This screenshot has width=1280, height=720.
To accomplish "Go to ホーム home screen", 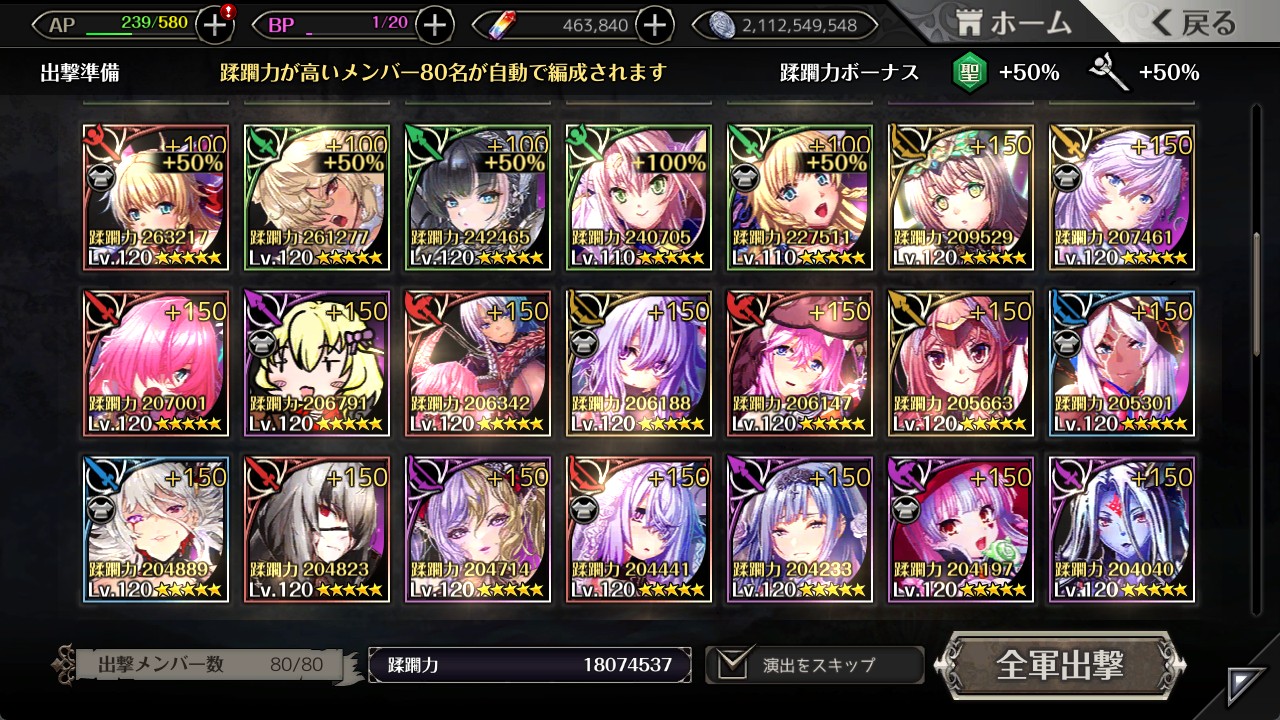I will click(x=1014, y=23).
